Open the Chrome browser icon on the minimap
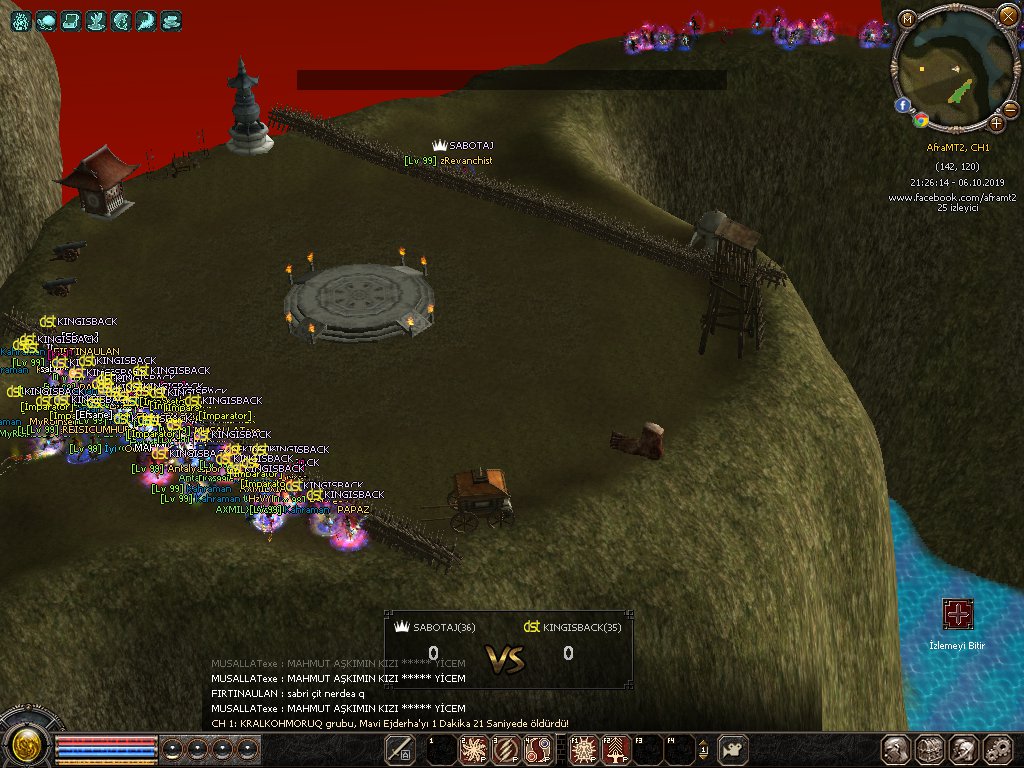 (x=921, y=120)
